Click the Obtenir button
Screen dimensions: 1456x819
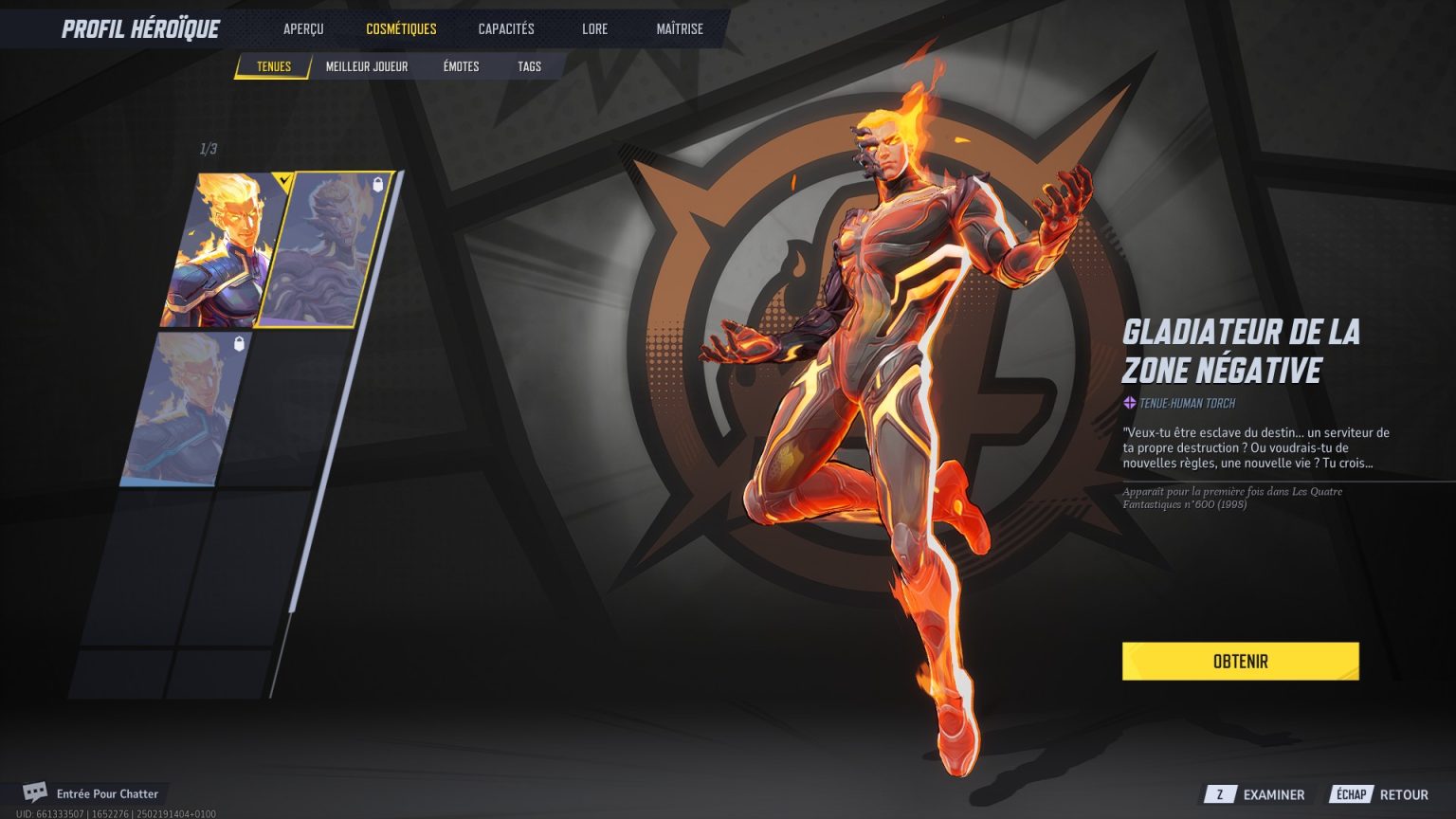pyautogui.click(x=1240, y=661)
